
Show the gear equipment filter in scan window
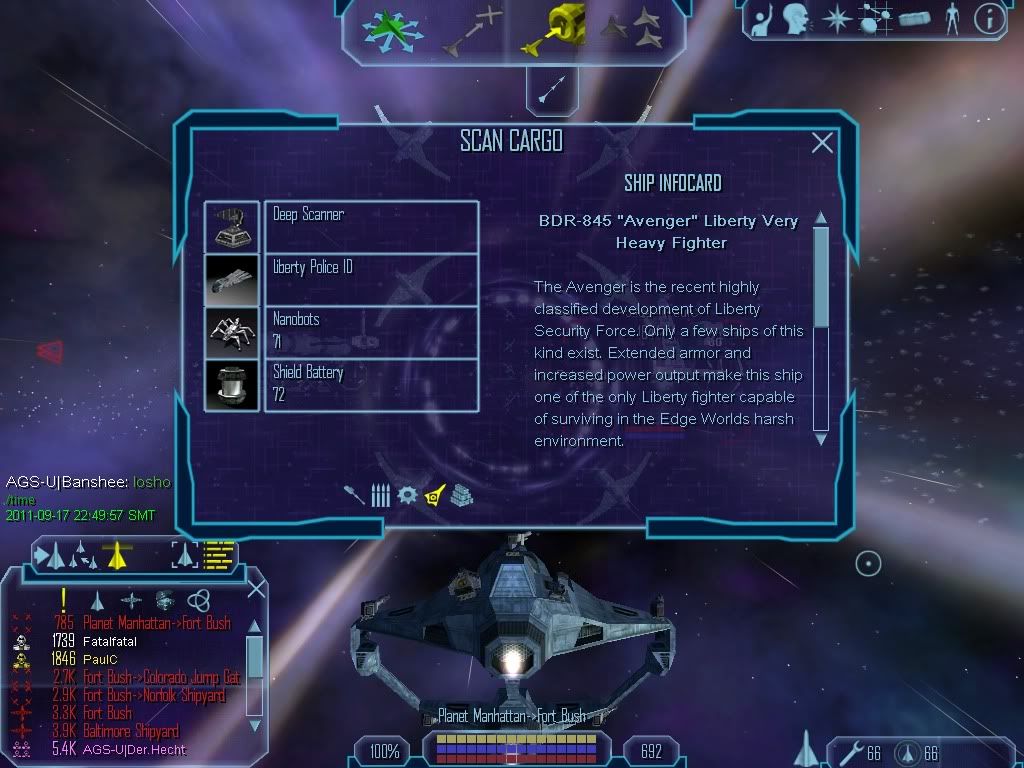point(406,495)
